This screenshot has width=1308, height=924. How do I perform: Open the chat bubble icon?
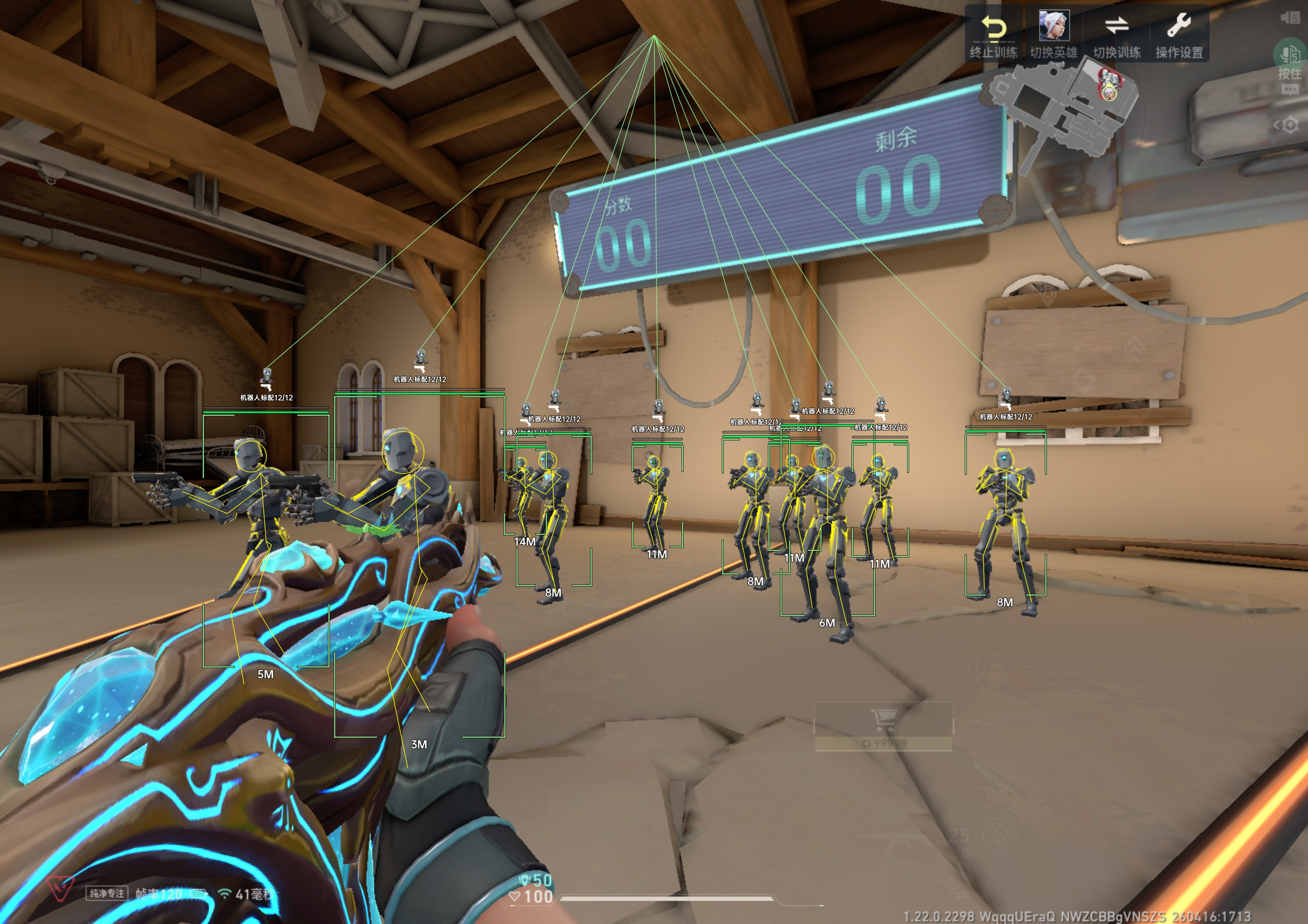(1290, 89)
